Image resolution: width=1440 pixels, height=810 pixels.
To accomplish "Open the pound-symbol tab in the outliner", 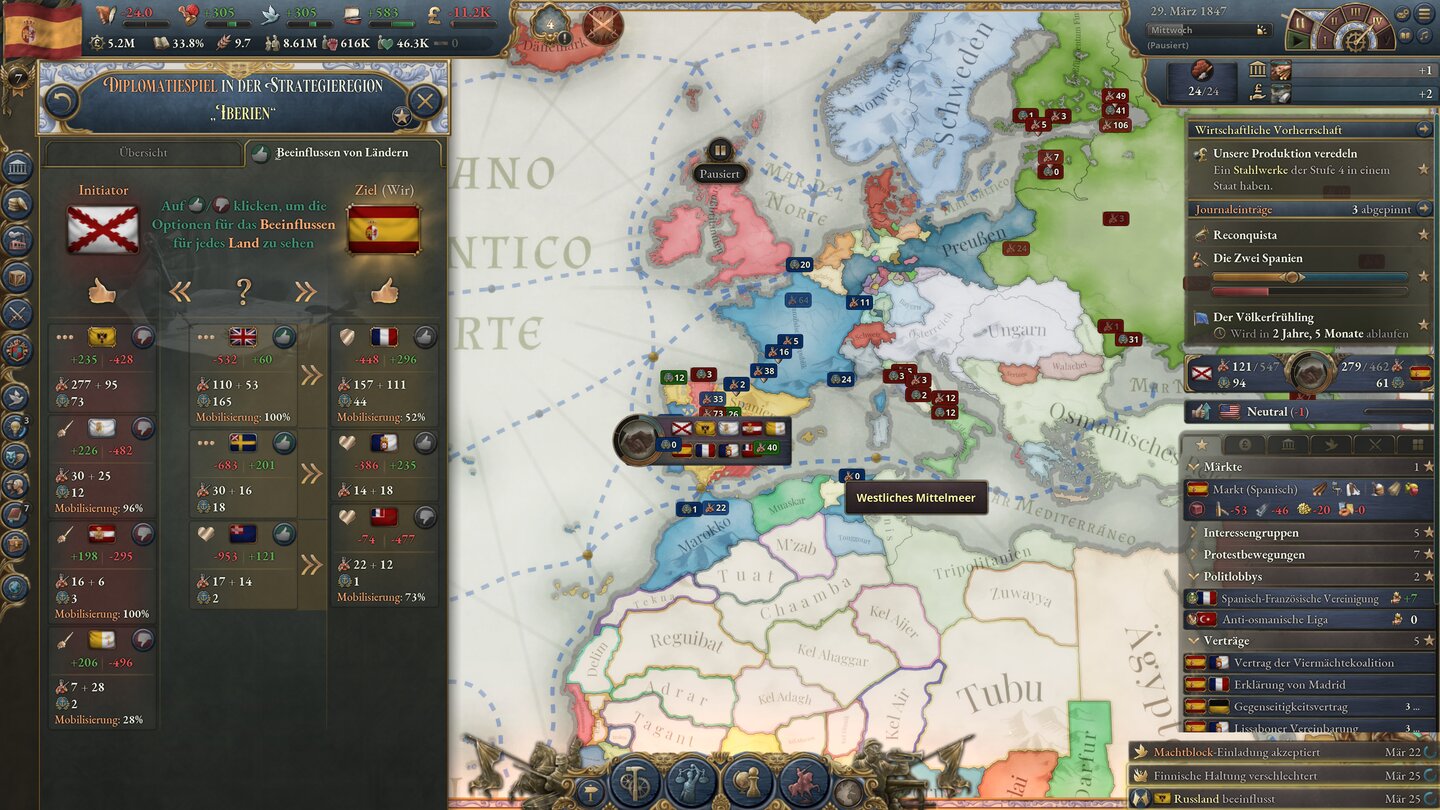I will [x=1244, y=444].
